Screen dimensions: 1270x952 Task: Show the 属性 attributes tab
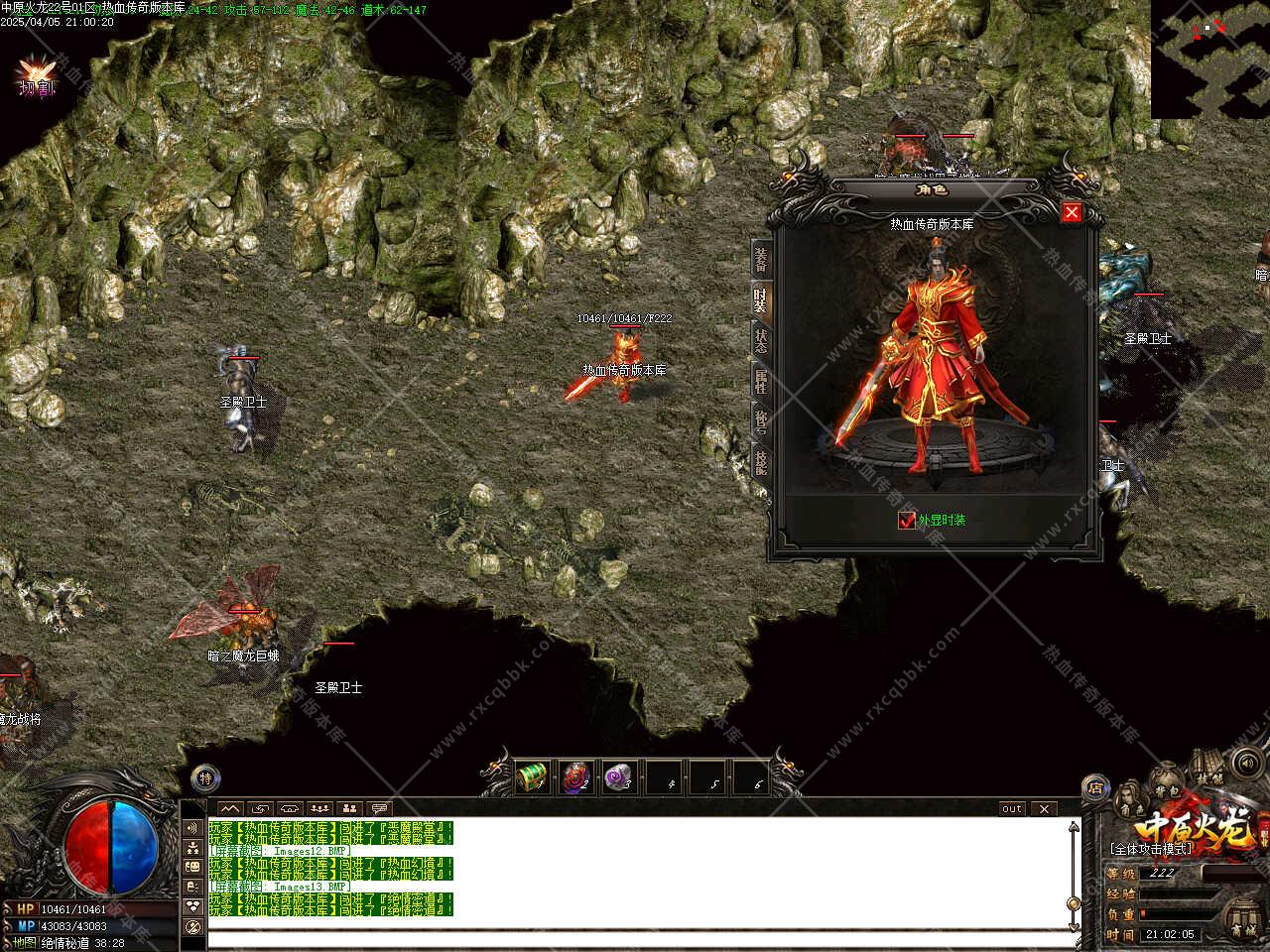tap(760, 382)
